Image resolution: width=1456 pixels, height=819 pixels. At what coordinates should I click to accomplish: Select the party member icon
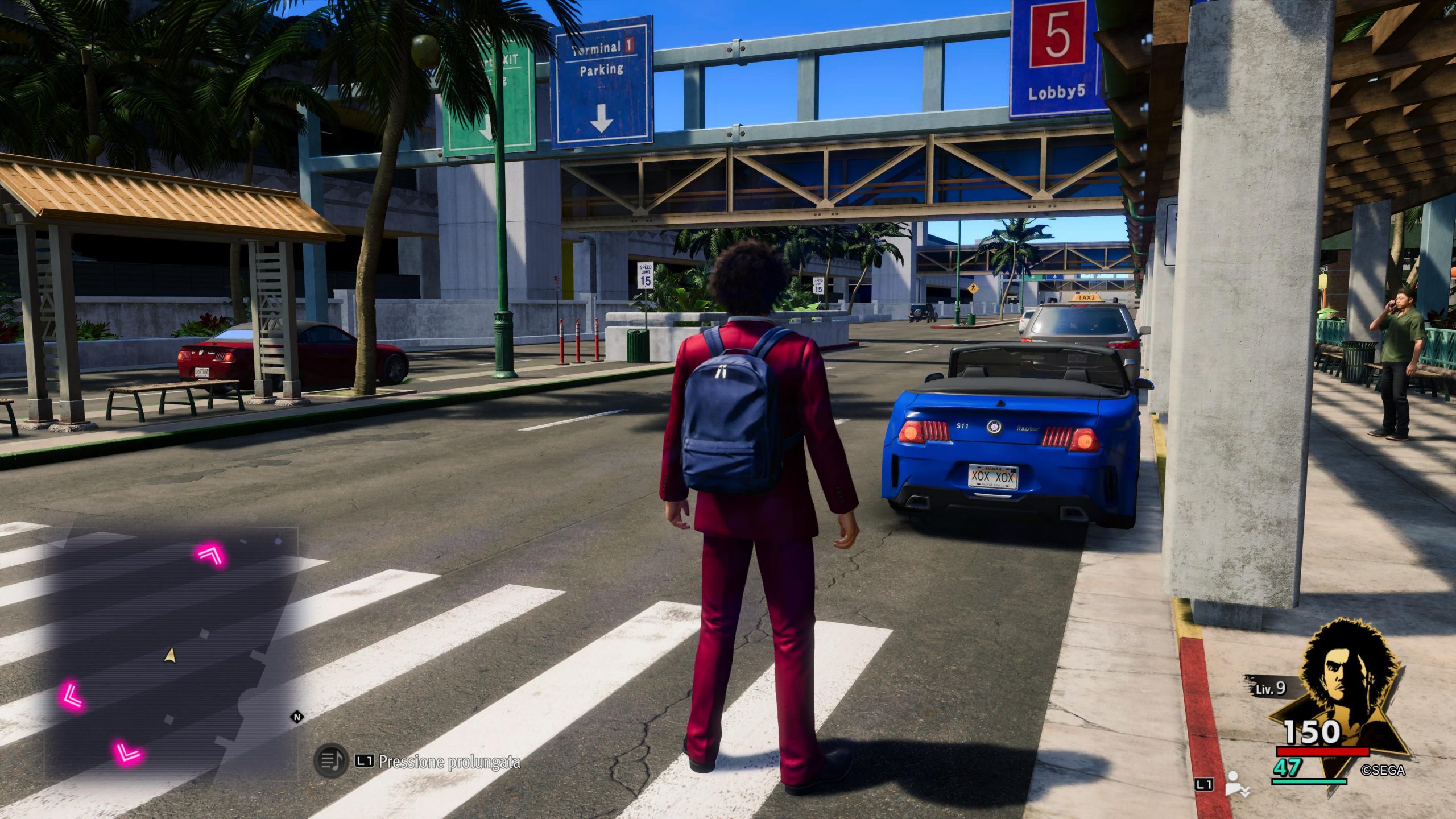pyautogui.click(x=1235, y=784)
